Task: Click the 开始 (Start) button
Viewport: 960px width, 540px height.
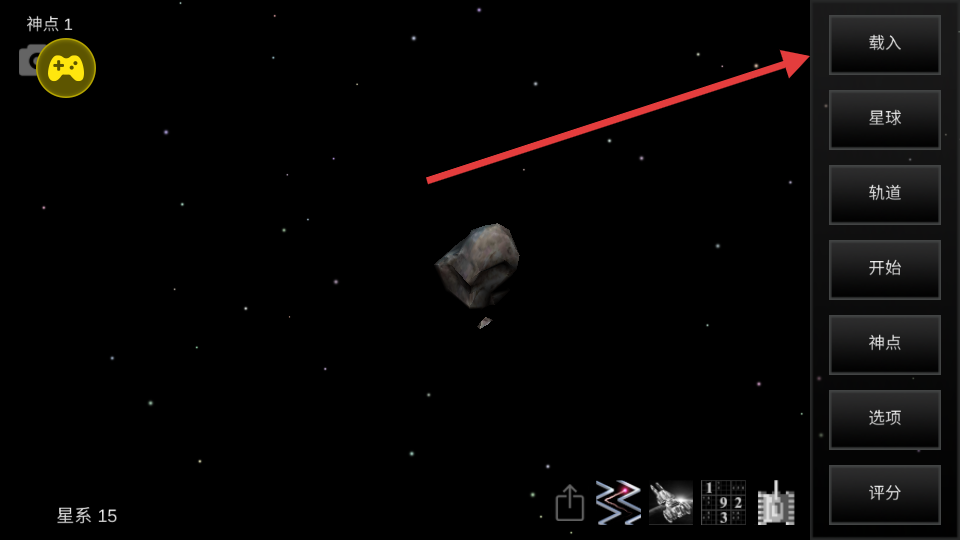Action: pyautogui.click(x=884, y=269)
